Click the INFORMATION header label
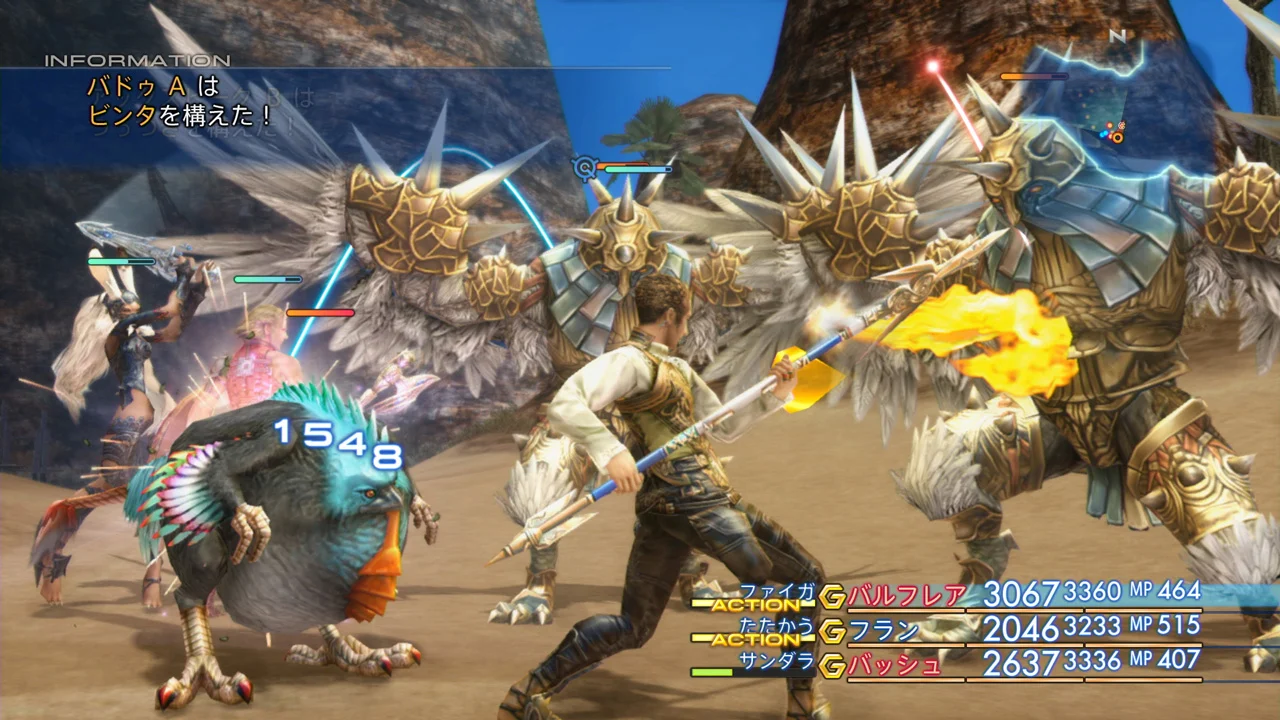Image resolution: width=1280 pixels, height=720 pixels. 135,60
